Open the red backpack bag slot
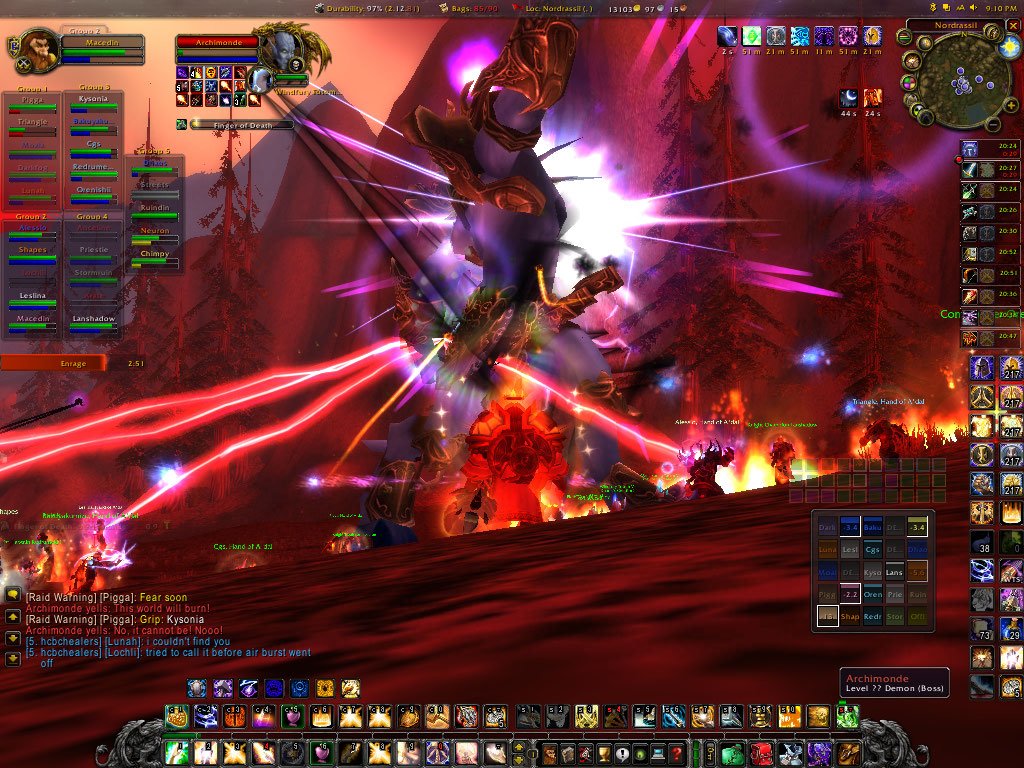 [762, 753]
